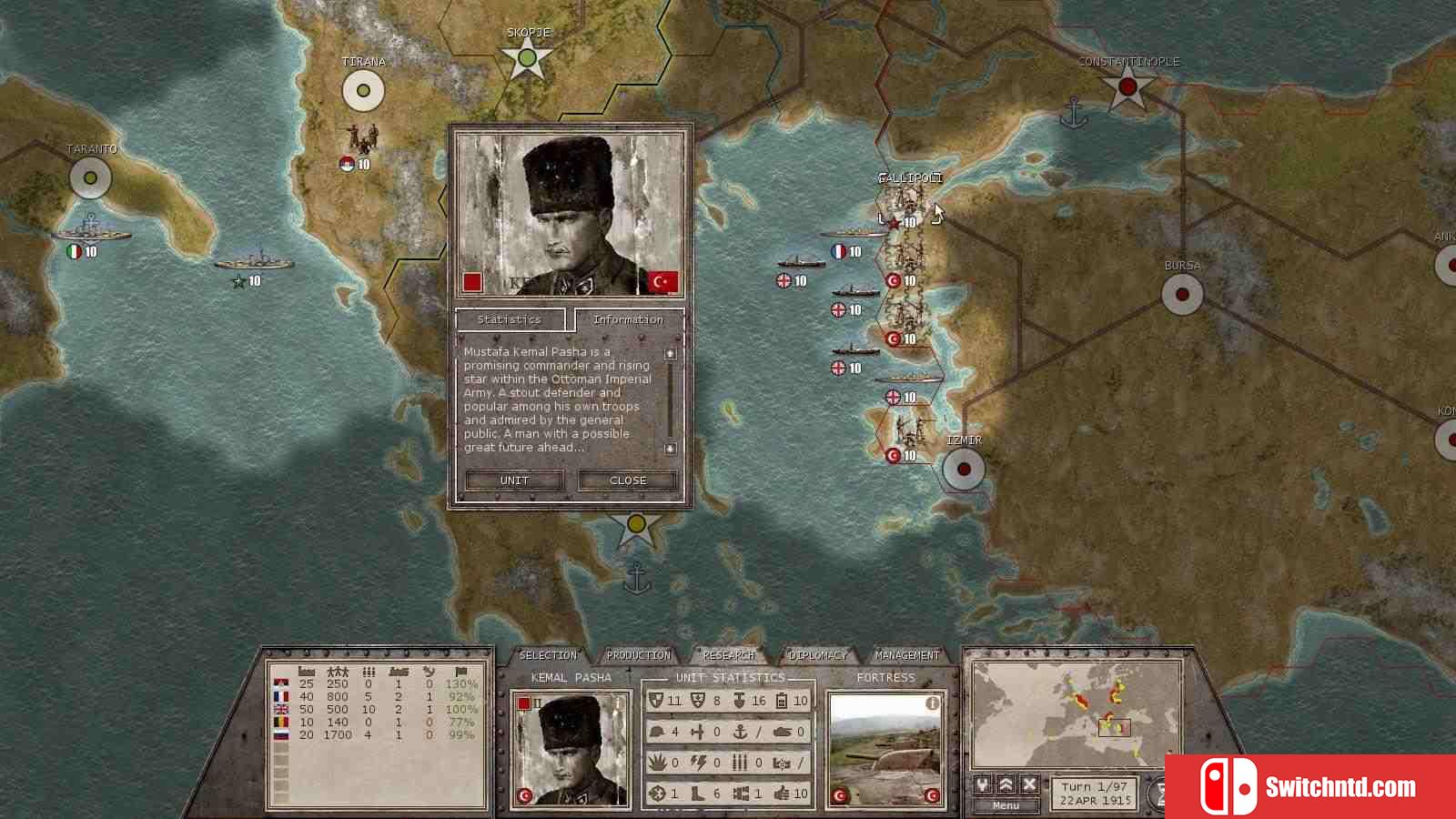Image resolution: width=1456 pixels, height=819 pixels.
Task: Open the Selection tab
Action: 548,655
